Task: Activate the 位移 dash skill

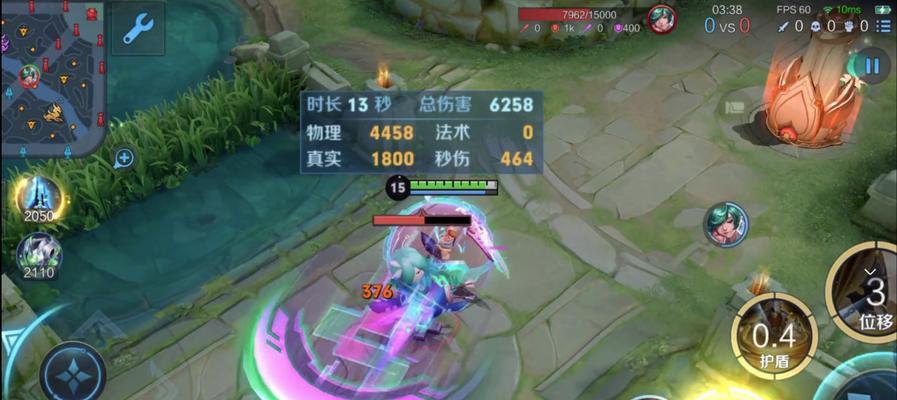Action: (x=869, y=294)
